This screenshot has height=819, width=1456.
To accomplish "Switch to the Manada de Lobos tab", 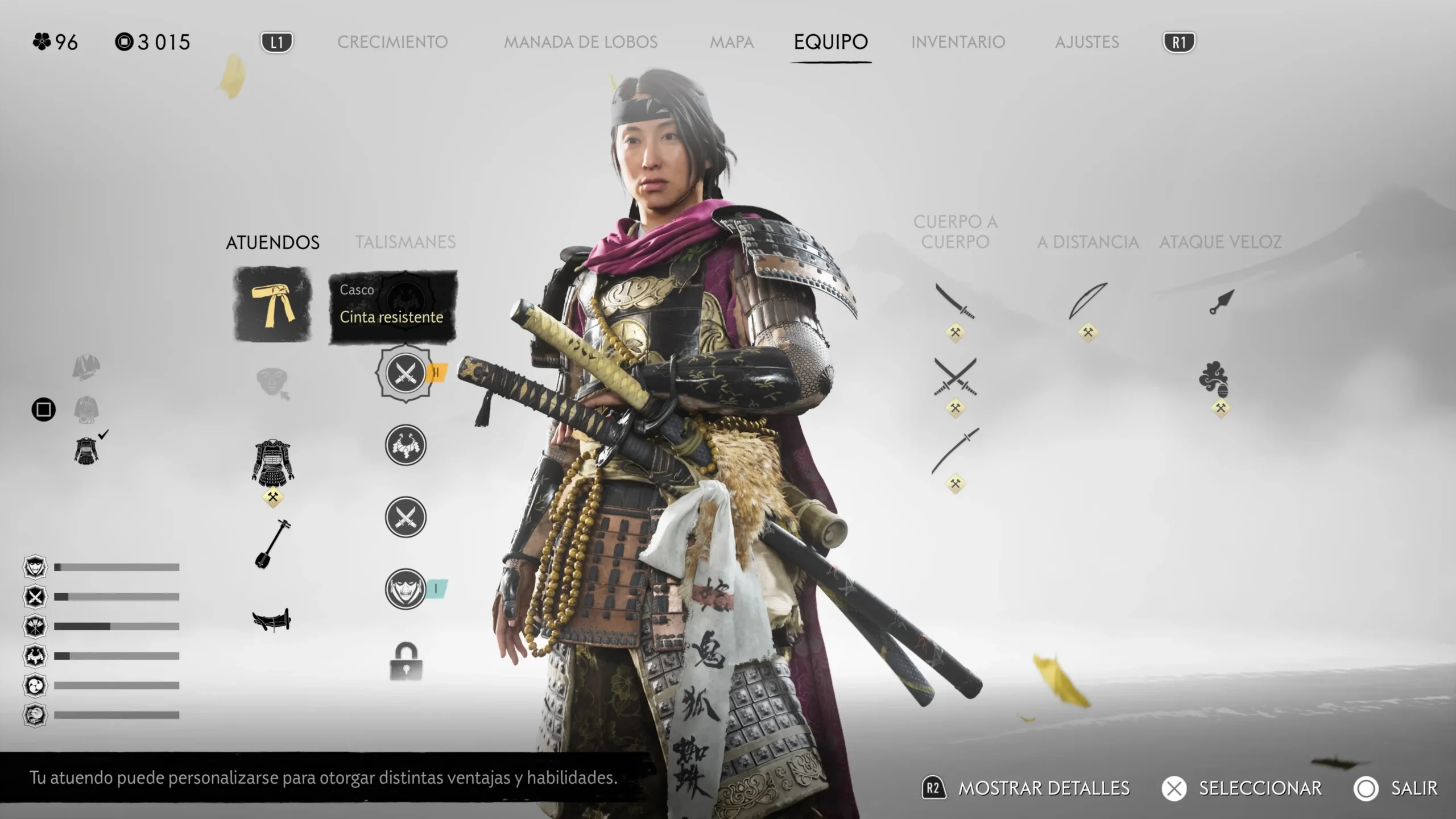I will (x=580, y=42).
